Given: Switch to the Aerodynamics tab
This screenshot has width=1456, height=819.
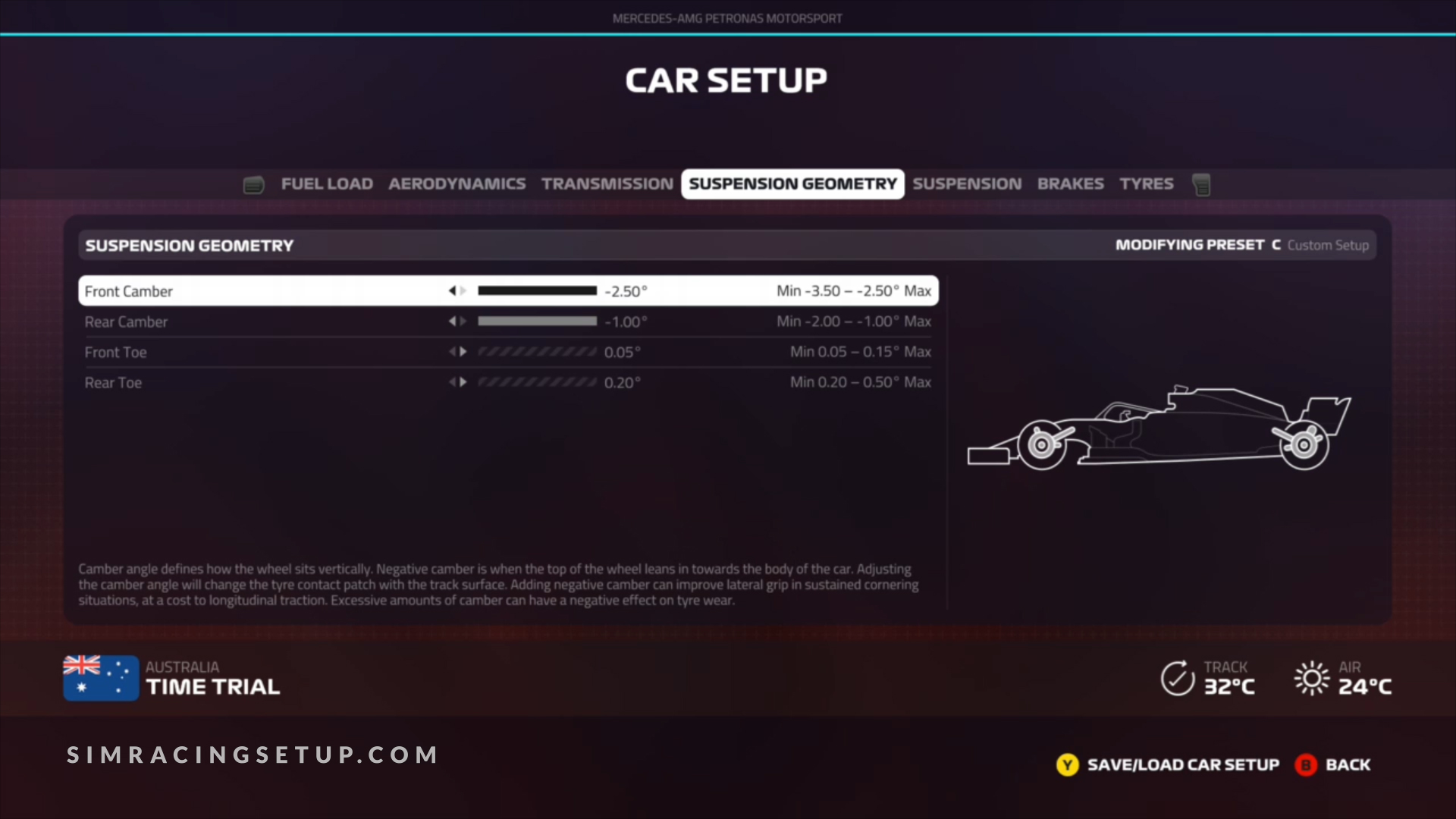Looking at the screenshot, I should pos(457,184).
